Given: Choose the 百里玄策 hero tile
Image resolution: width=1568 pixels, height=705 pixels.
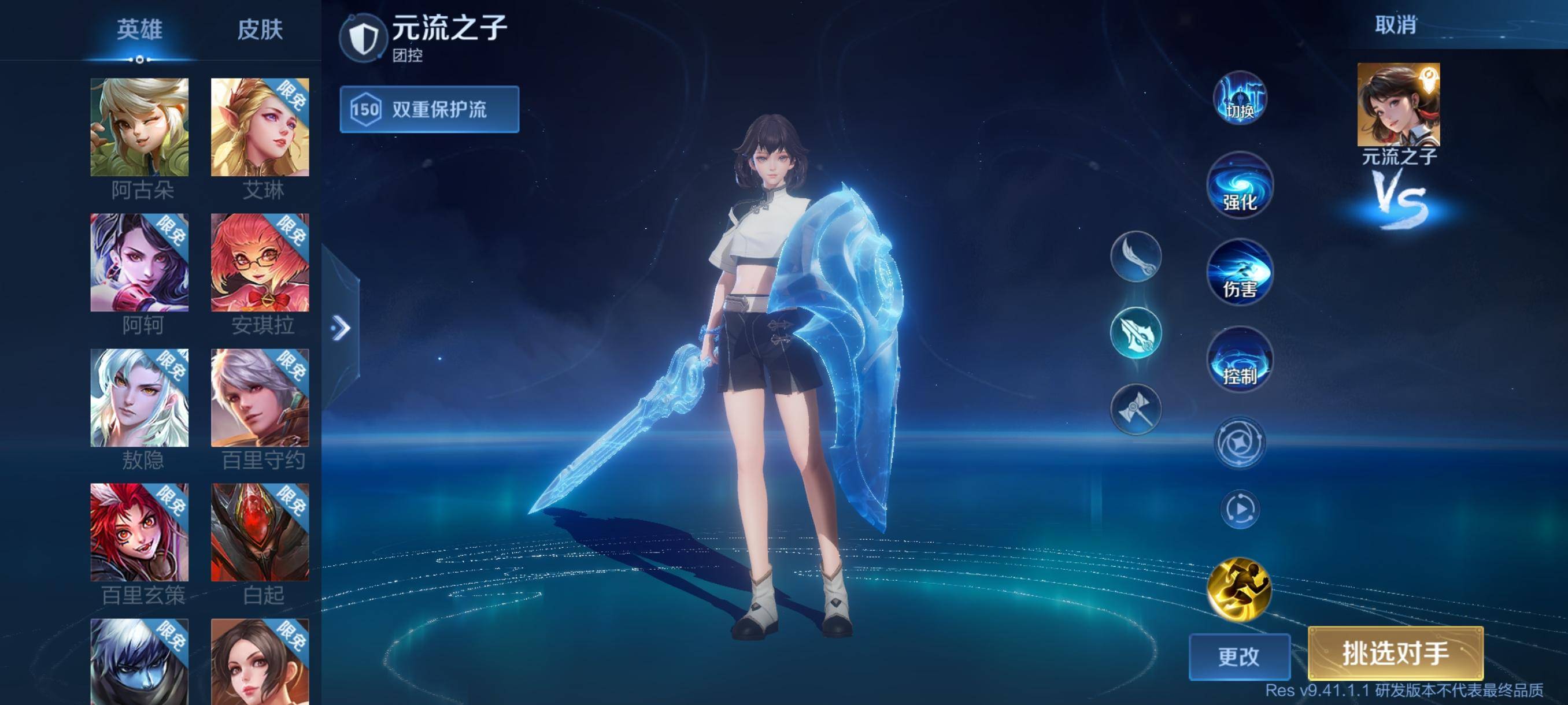Looking at the screenshot, I should click(139, 532).
